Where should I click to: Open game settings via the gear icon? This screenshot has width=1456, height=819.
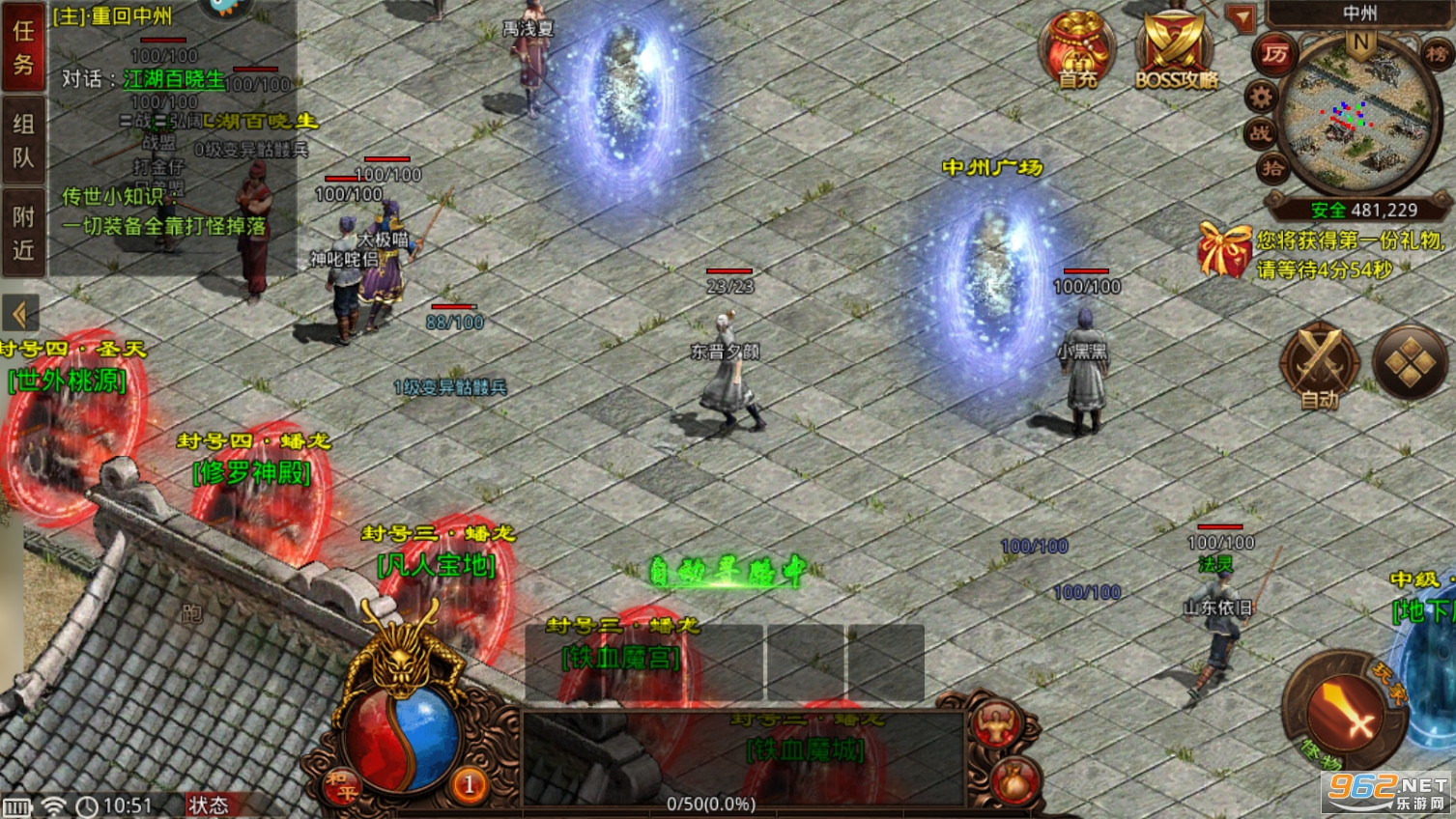[1259, 97]
